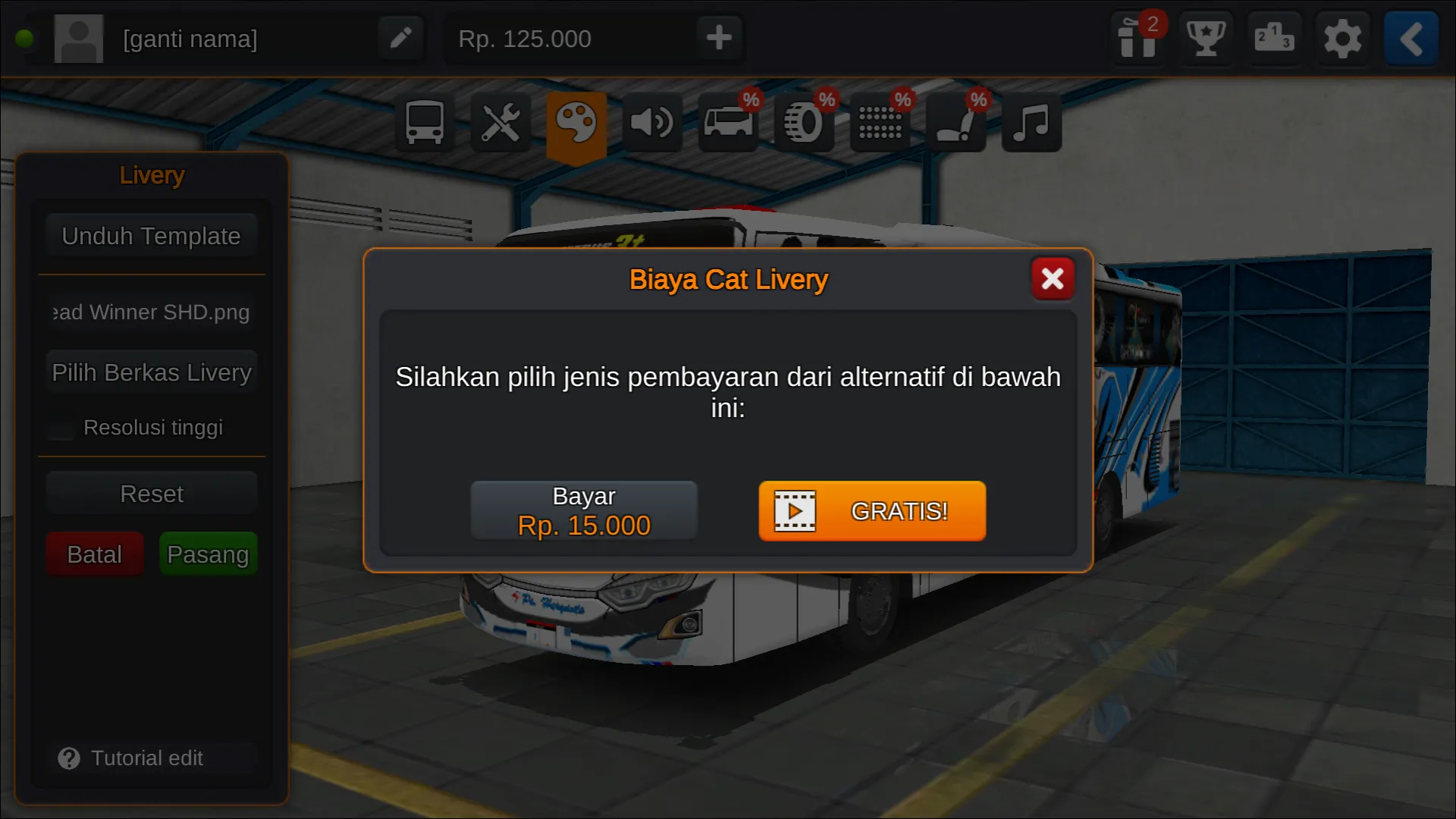1456x819 pixels.
Task: Open the tire customization icon
Action: (x=804, y=122)
